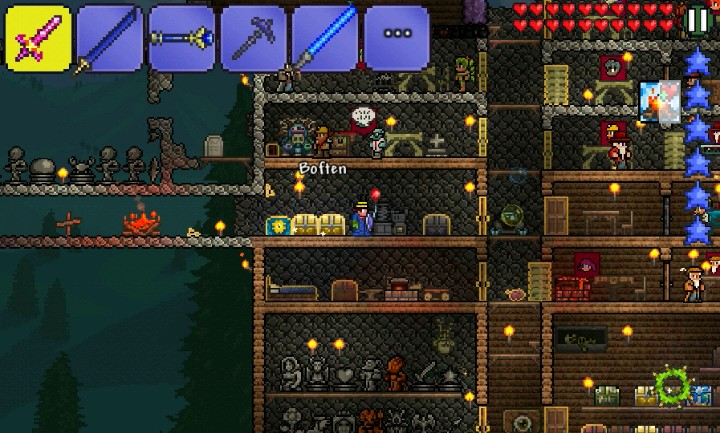Equip the dark blue blade
The height and width of the screenshot is (433, 720).
tap(110, 37)
